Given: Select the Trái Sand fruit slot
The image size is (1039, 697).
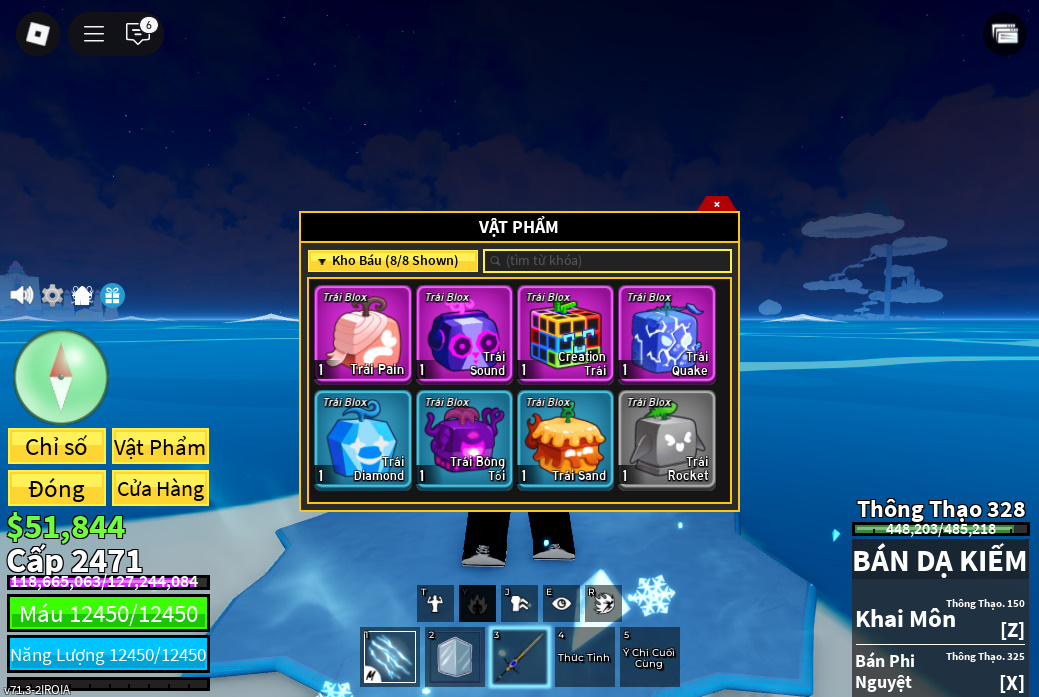Looking at the screenshot, I should coord(565,438).
